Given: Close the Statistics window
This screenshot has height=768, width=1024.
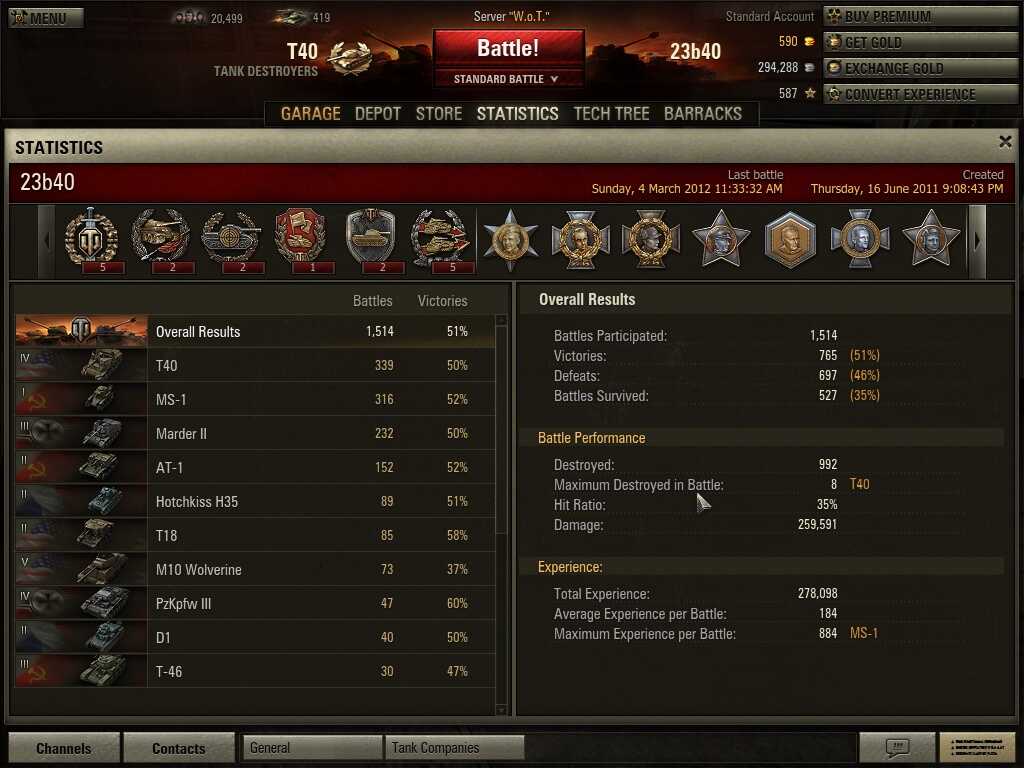Looking at the screenshot, I should [x=1005, y=142].
